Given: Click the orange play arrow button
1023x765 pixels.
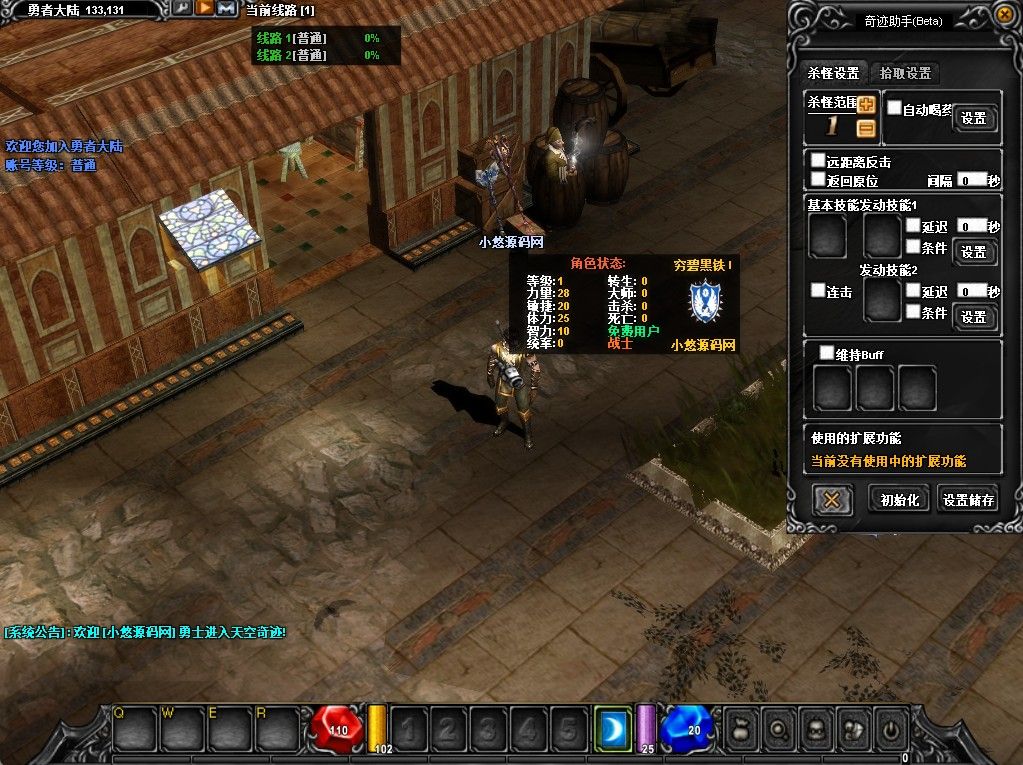Looking at the screenshot, I should (x=204, y=8).
